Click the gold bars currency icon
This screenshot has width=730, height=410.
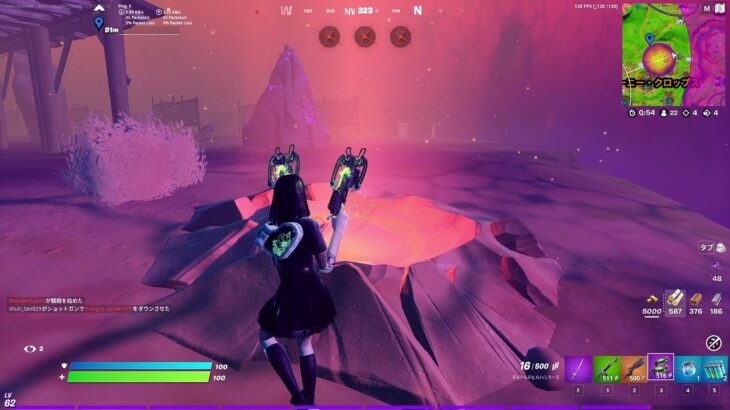pyautogui.click(x=651, y=299)
